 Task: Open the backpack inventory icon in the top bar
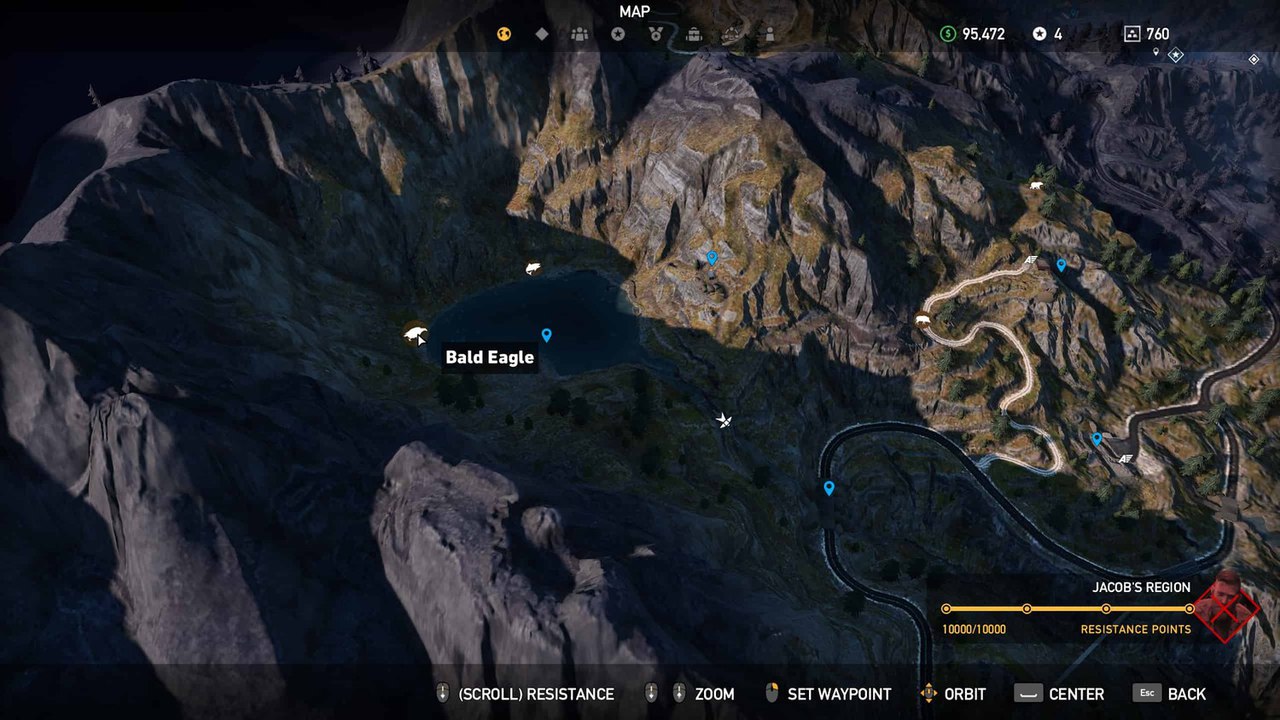pos(693,34)
